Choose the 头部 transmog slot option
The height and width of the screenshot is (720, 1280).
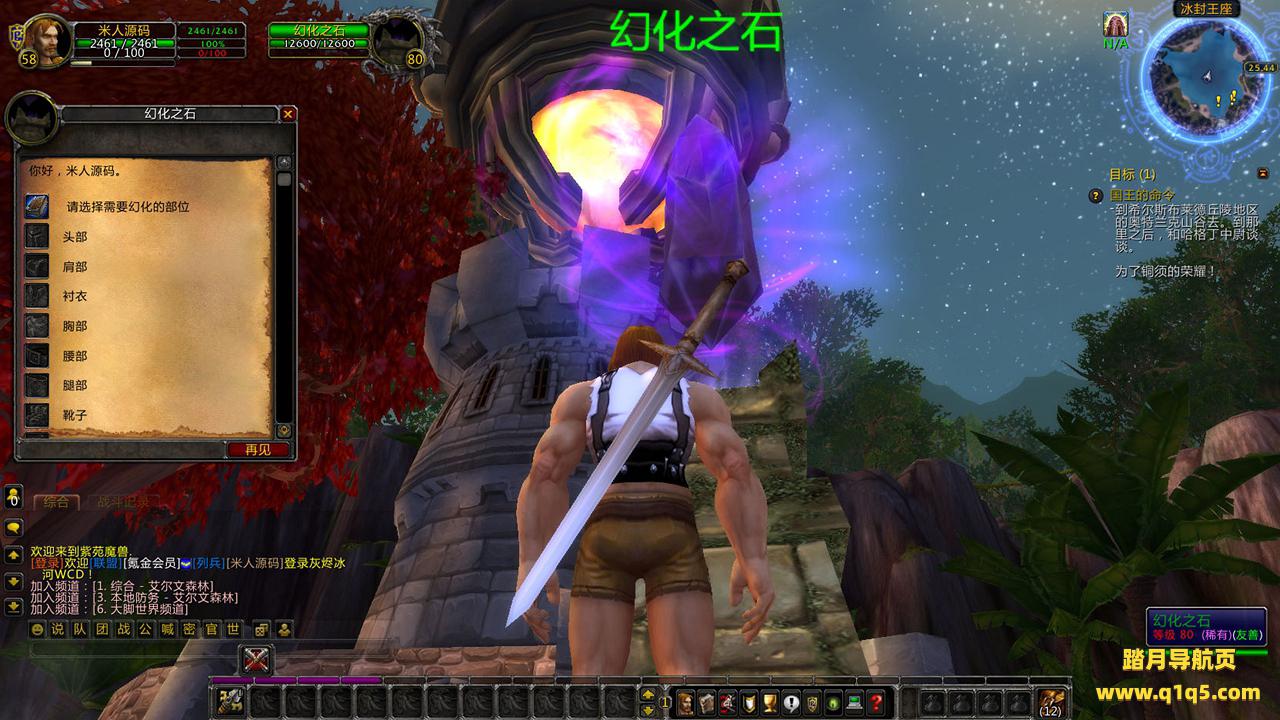(75, 237)
